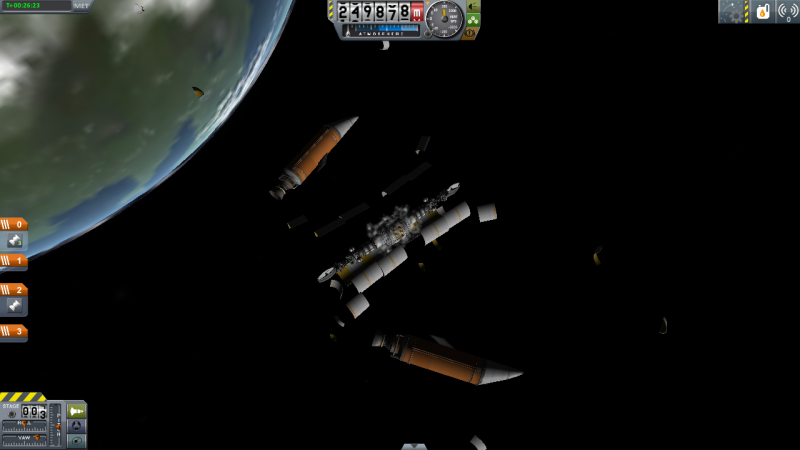800x450 pixels.
Task: Select the stage 3 header
Action: click(x=14, y=330)
